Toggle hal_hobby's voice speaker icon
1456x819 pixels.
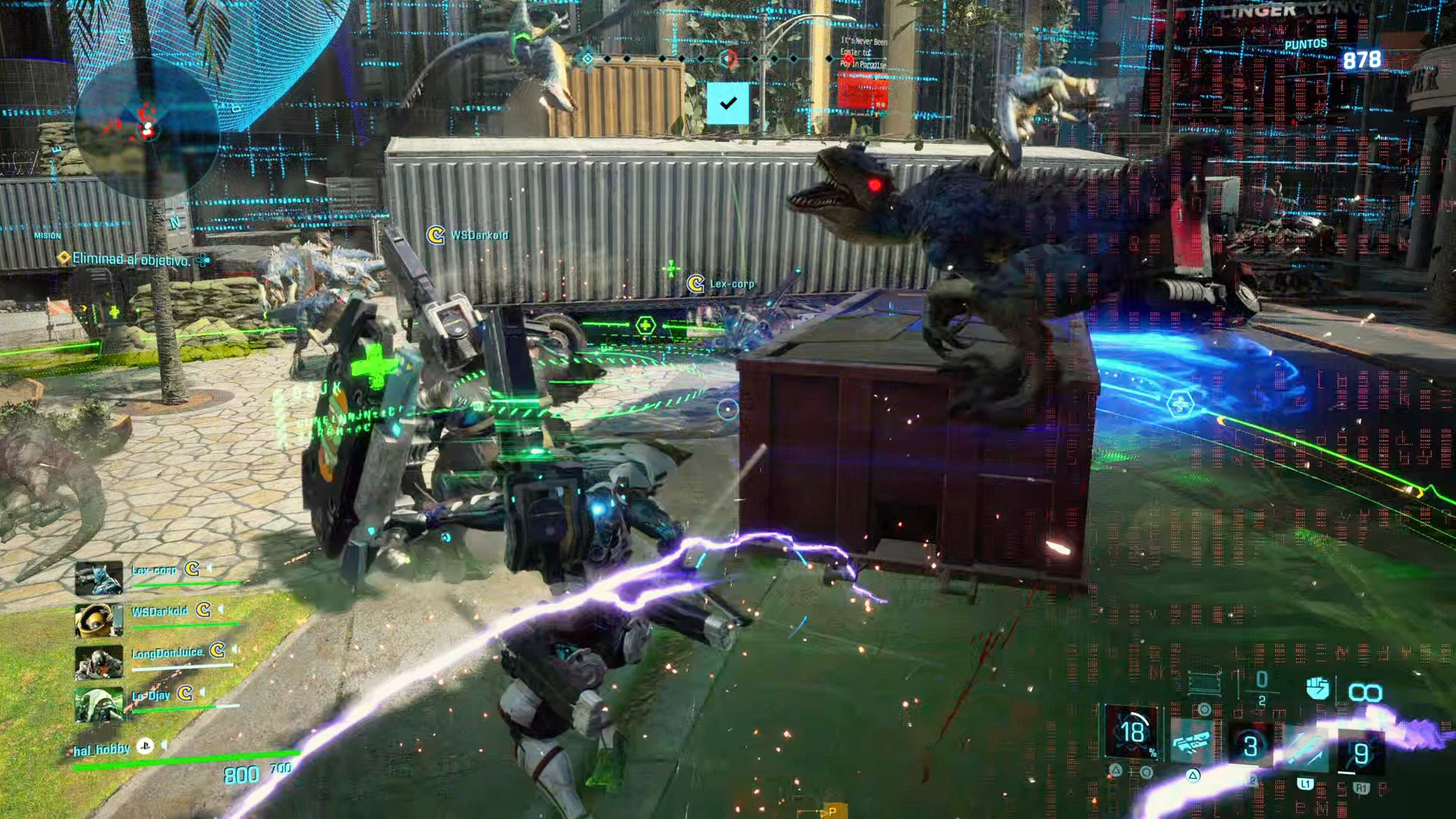tap(165, 746)
